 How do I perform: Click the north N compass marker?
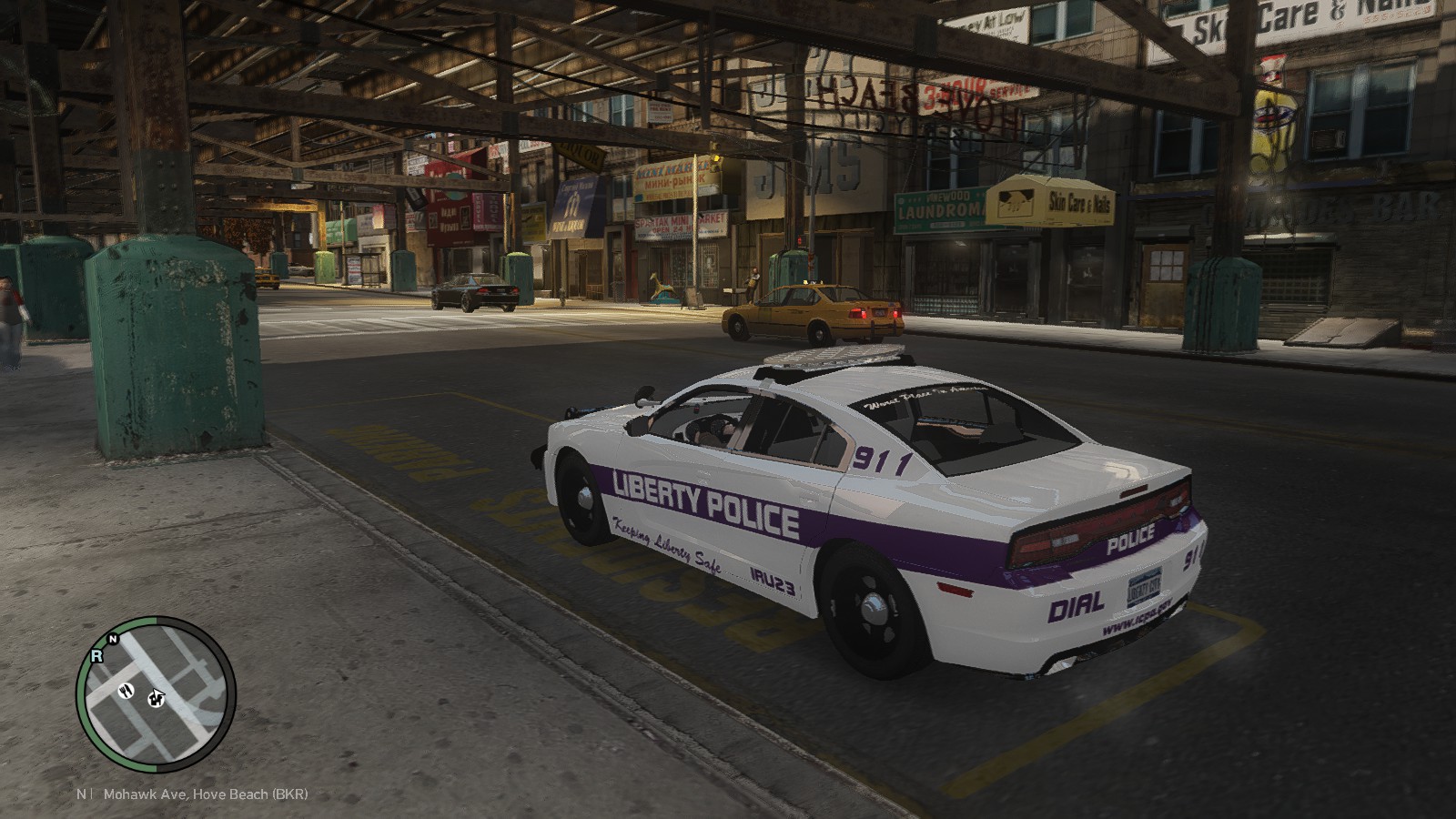[112, 640]
